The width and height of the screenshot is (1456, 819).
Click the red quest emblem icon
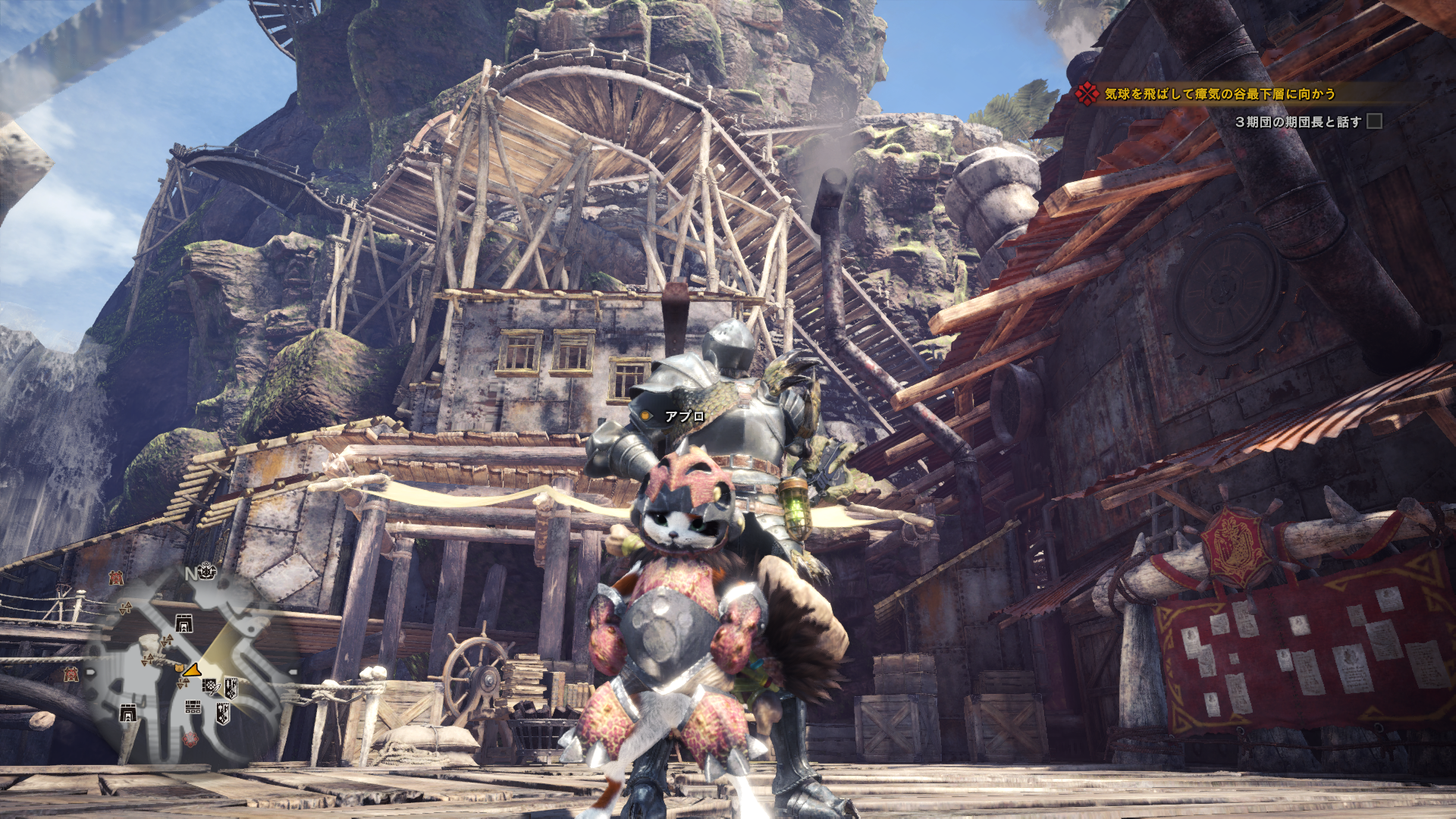[1087, 94]
